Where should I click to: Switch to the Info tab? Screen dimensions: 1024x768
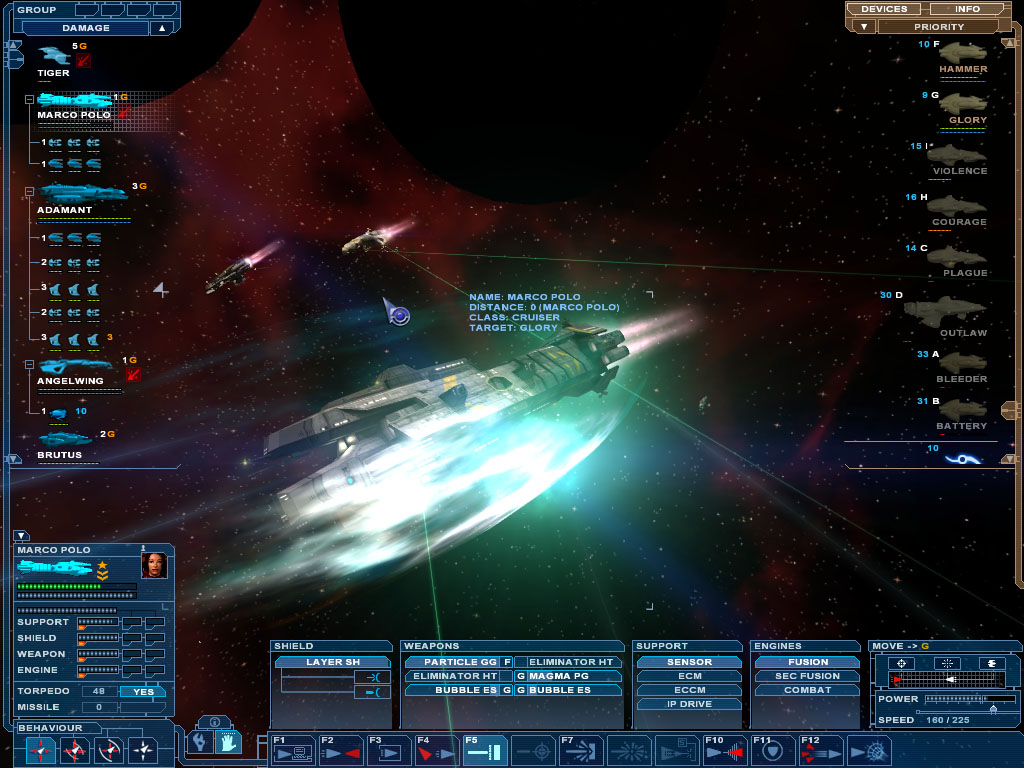pyautogui.click(x=967, y=9)
